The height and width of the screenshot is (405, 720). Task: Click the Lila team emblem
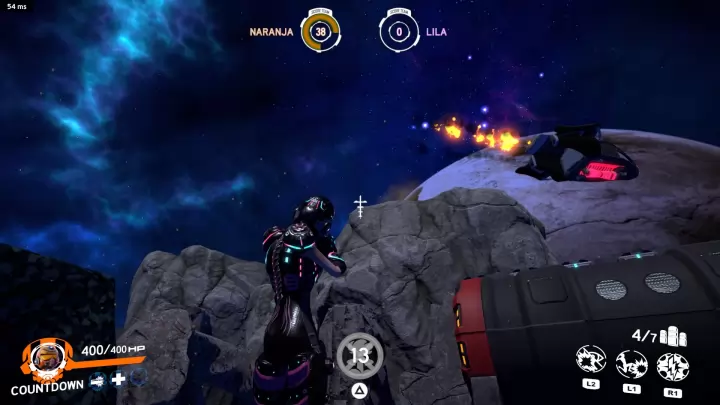tap(398, 31)
